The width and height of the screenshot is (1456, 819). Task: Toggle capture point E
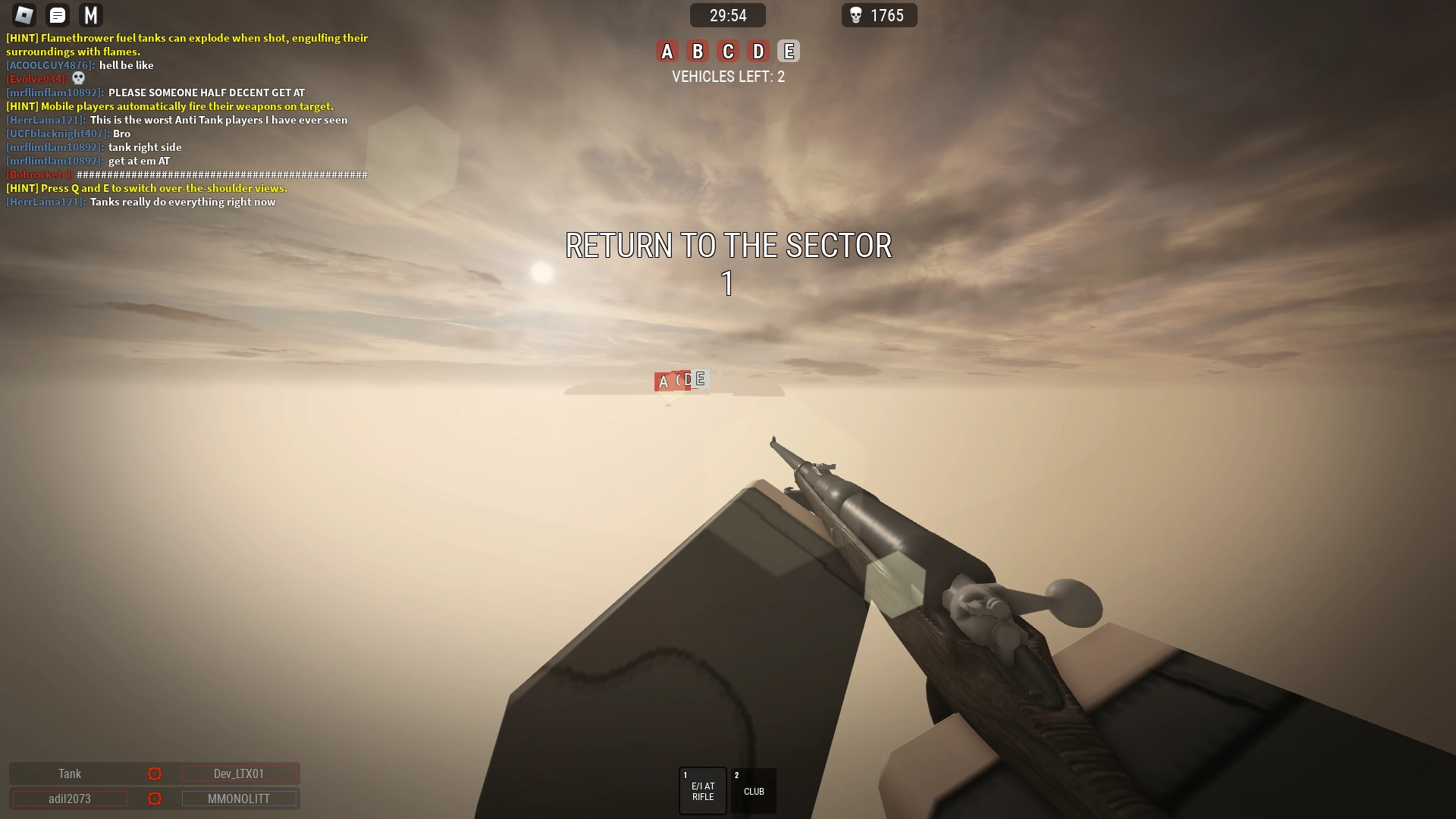[x=788, y=51]
